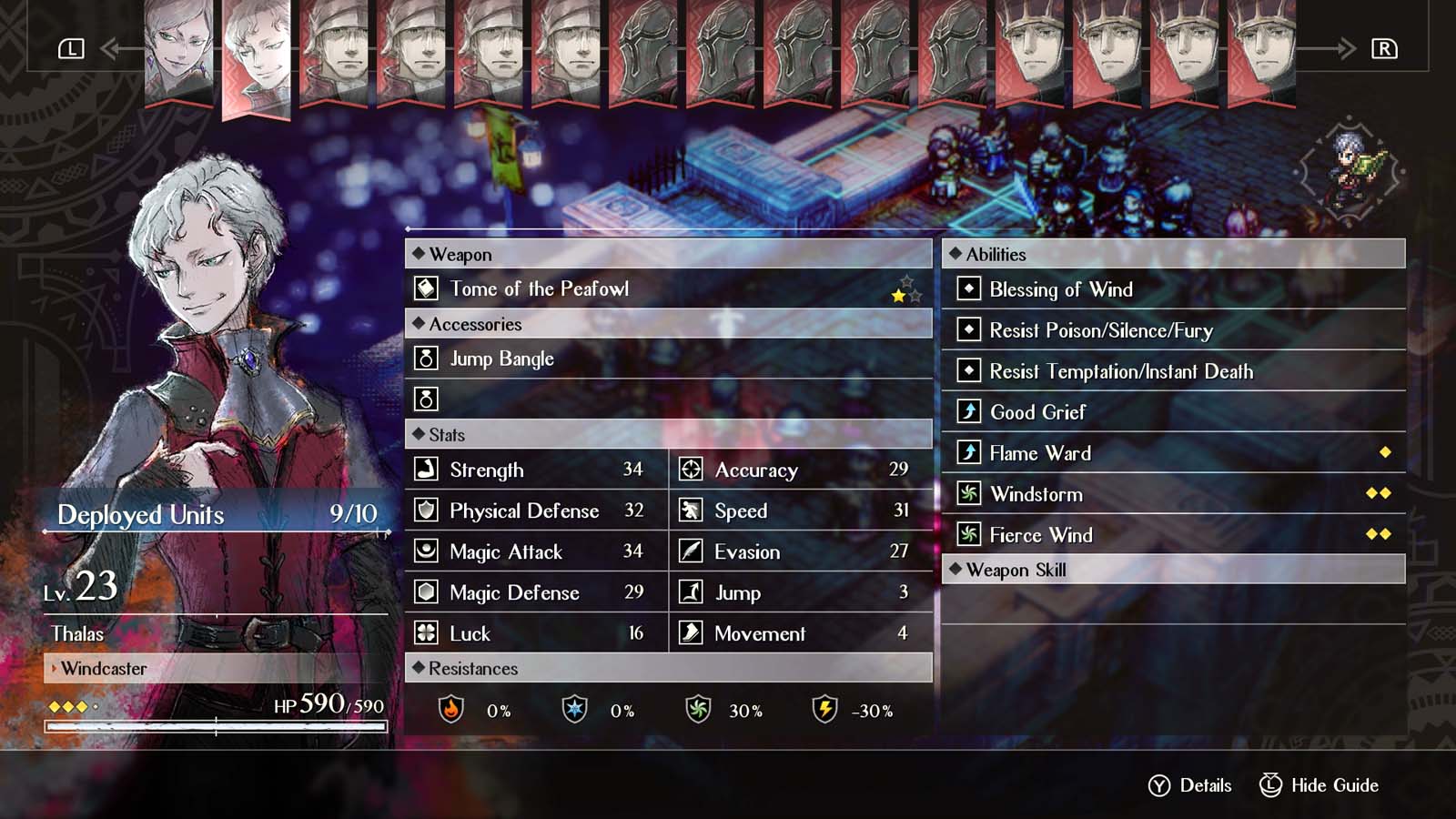Select the fire resistance icon
The image size is (1456, 819).
(450, 711)
